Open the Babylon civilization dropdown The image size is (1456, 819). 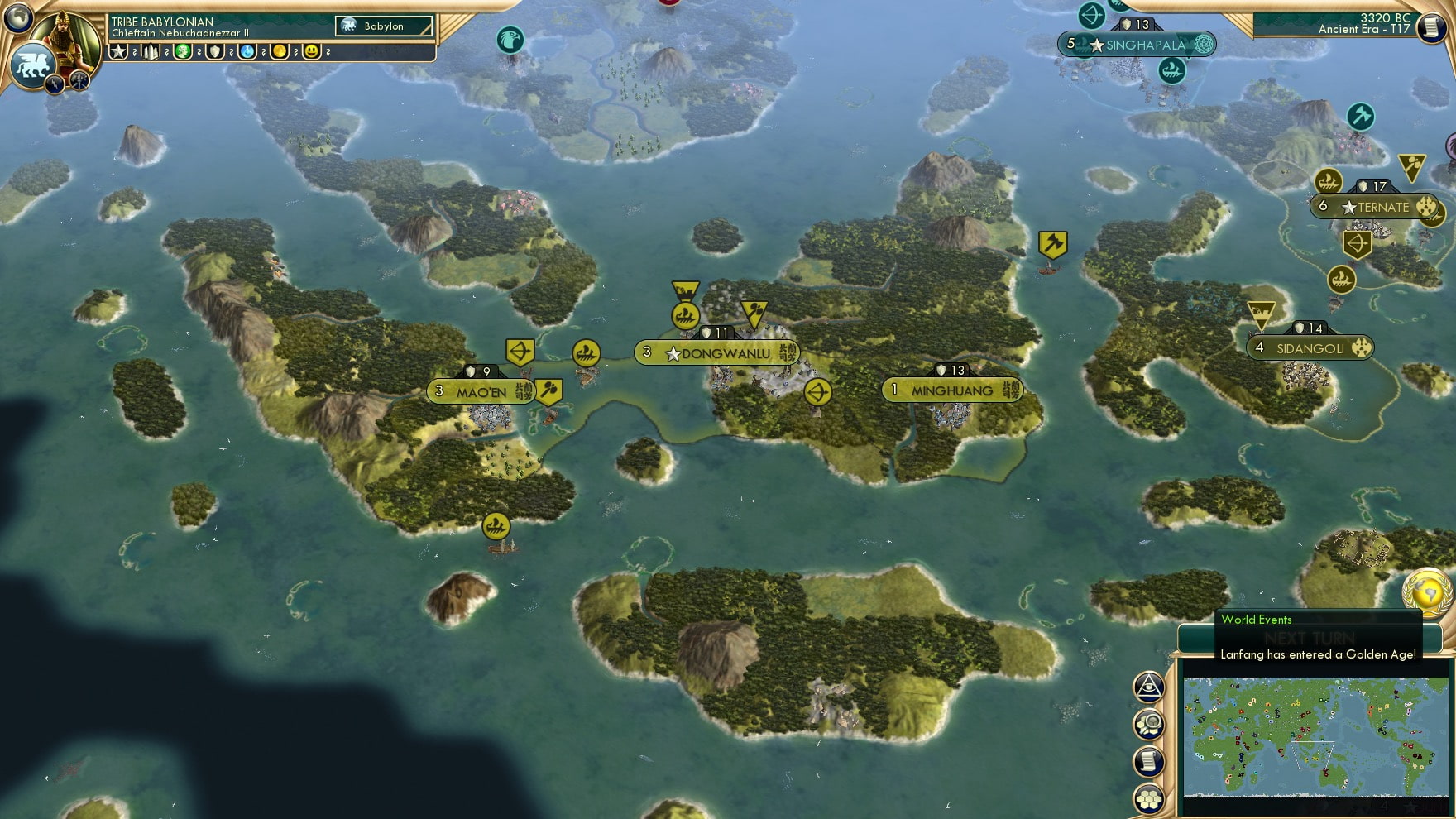[383, 26]
